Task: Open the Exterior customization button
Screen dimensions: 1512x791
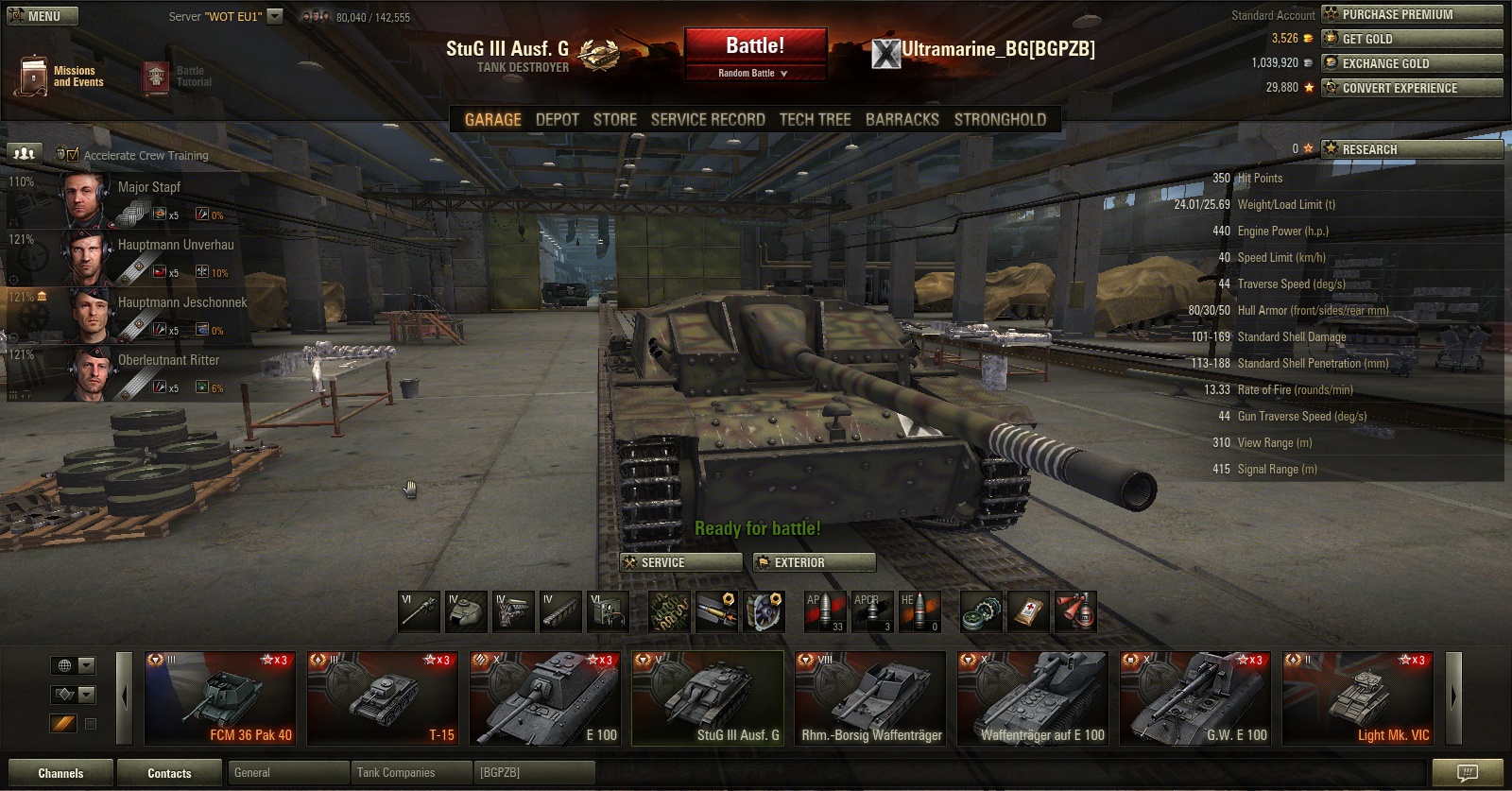Action: pyautogui.click(x=815, y=562)
